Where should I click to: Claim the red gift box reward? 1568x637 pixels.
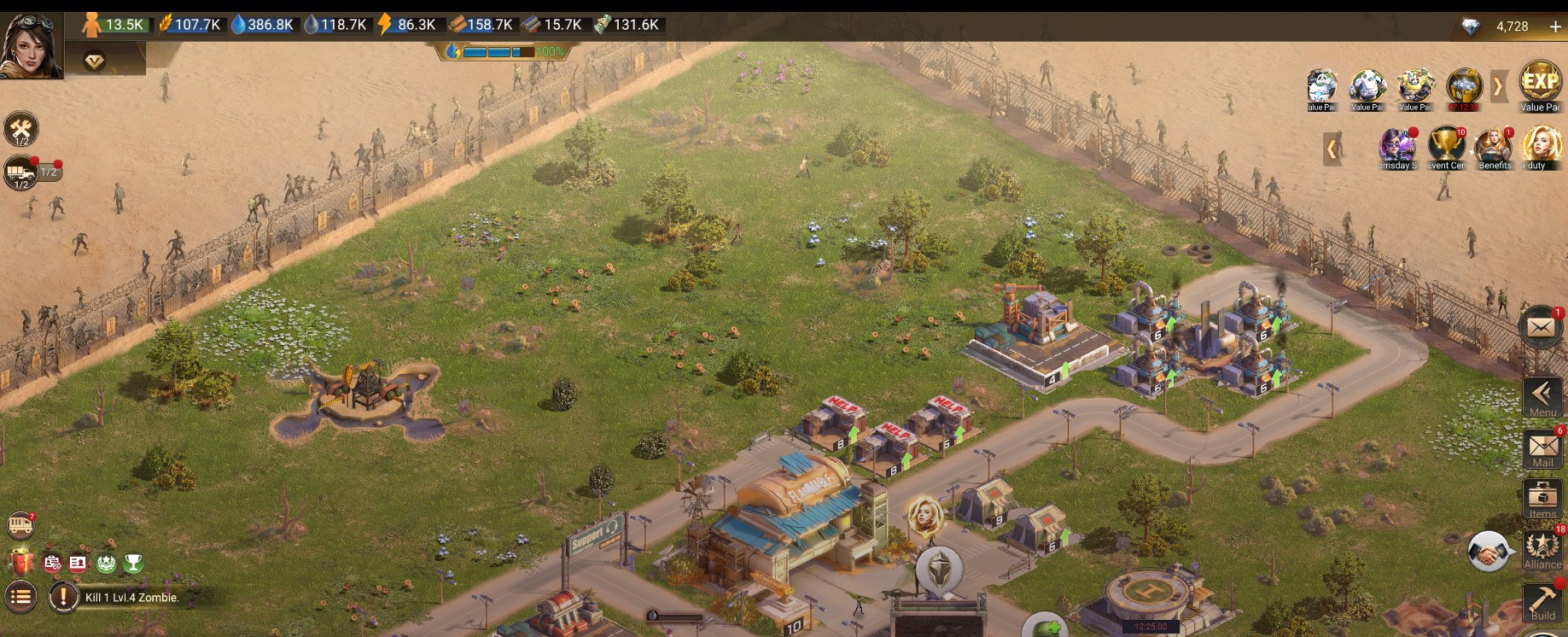click(21, 562)
